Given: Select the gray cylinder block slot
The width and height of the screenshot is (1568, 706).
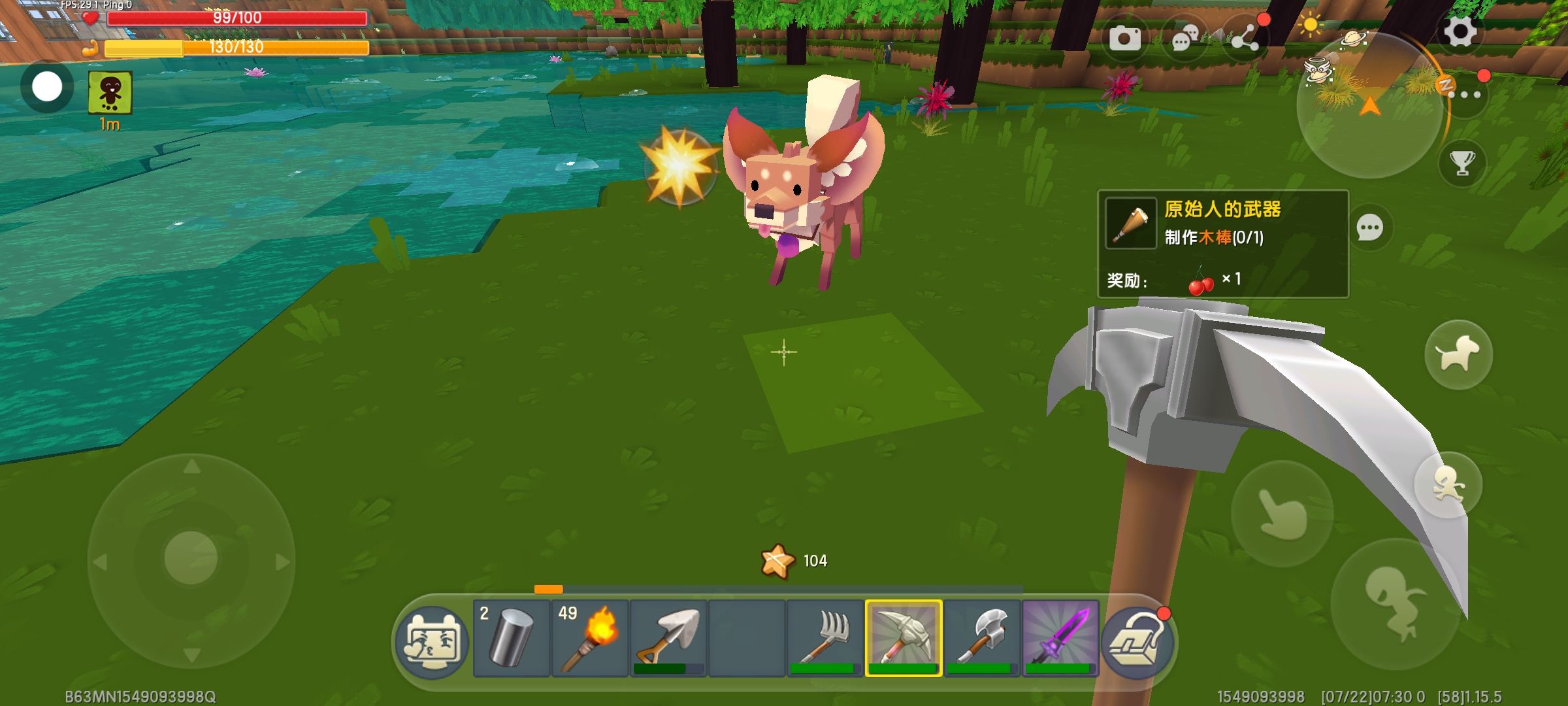Looking at the screenshot, I should point(511,638).
